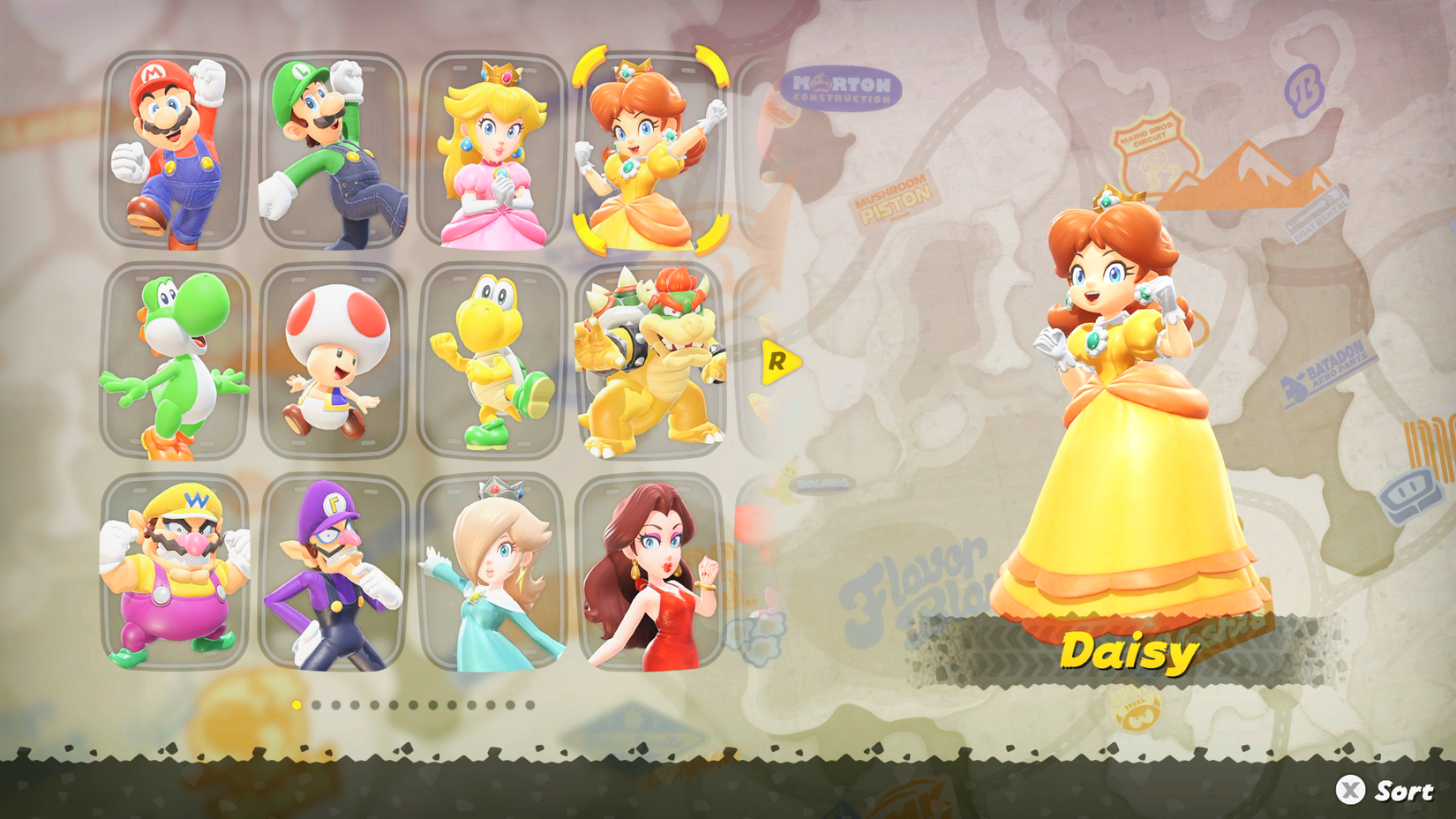Viewport: 1456px width, 819px height.
Task: Pick Toad from the character grid
Action: point(331,362)
